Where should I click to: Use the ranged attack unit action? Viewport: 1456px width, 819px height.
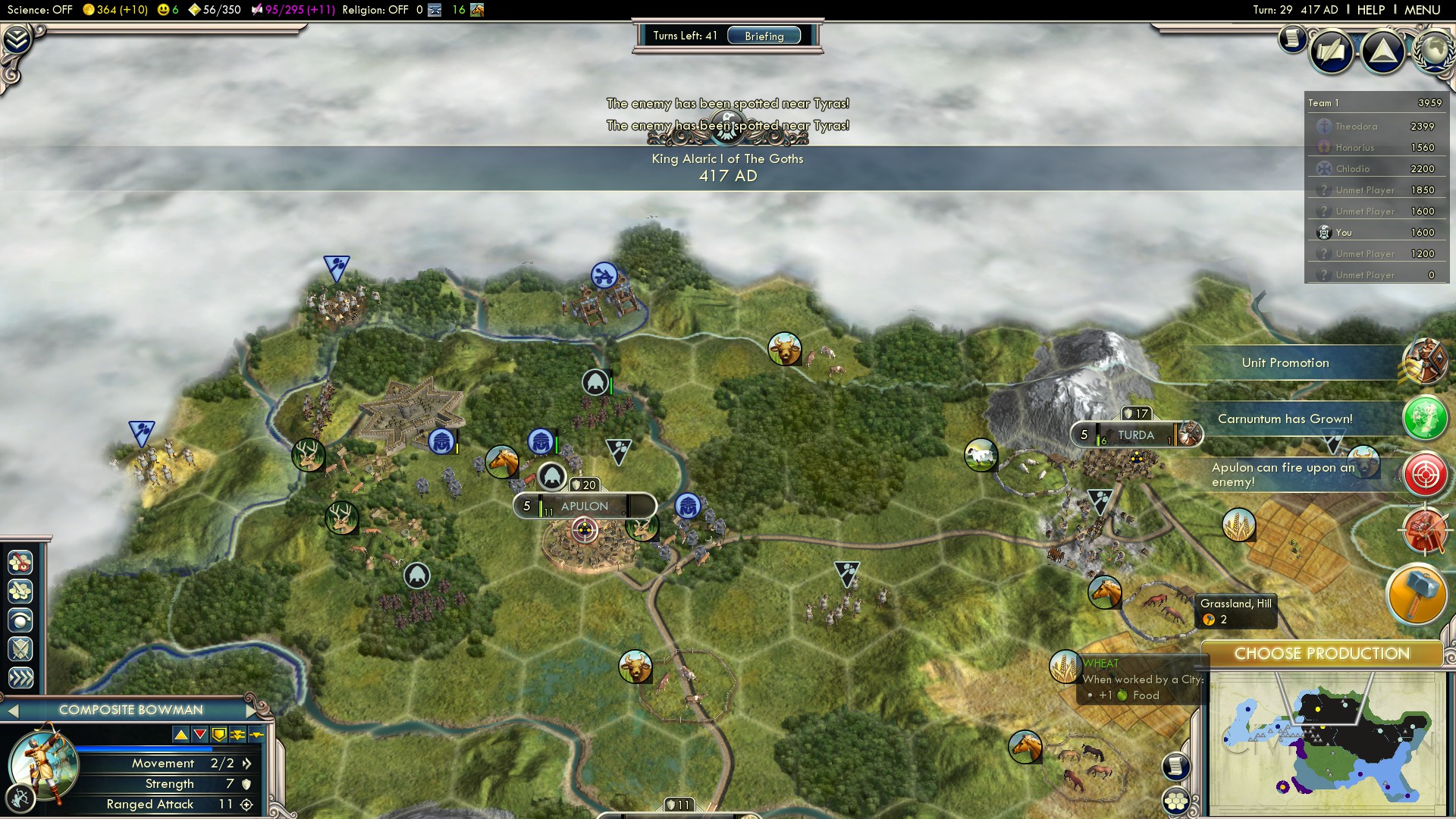(20, 620)
